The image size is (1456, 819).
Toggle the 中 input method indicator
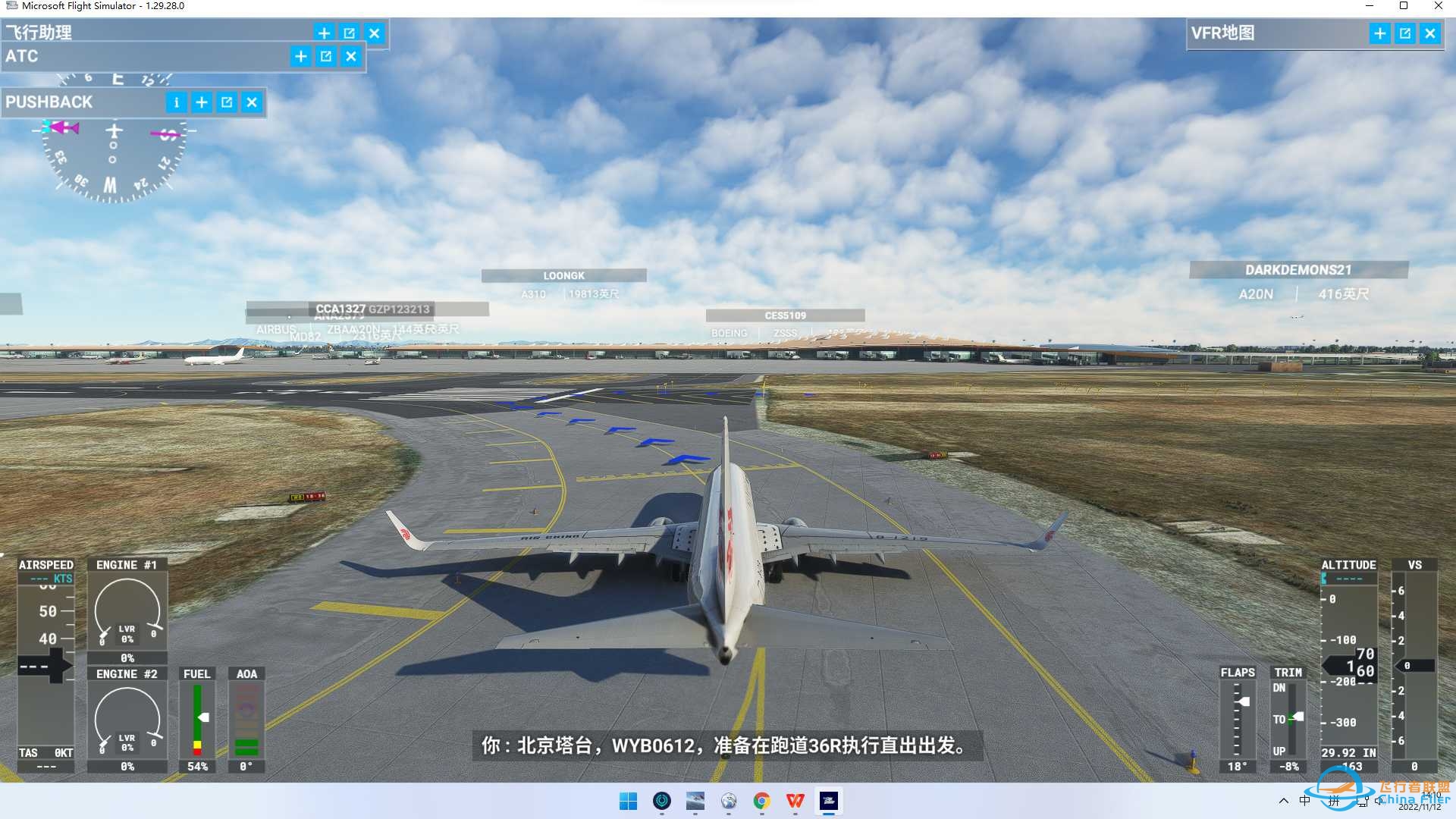click(x=1306, y=802)
